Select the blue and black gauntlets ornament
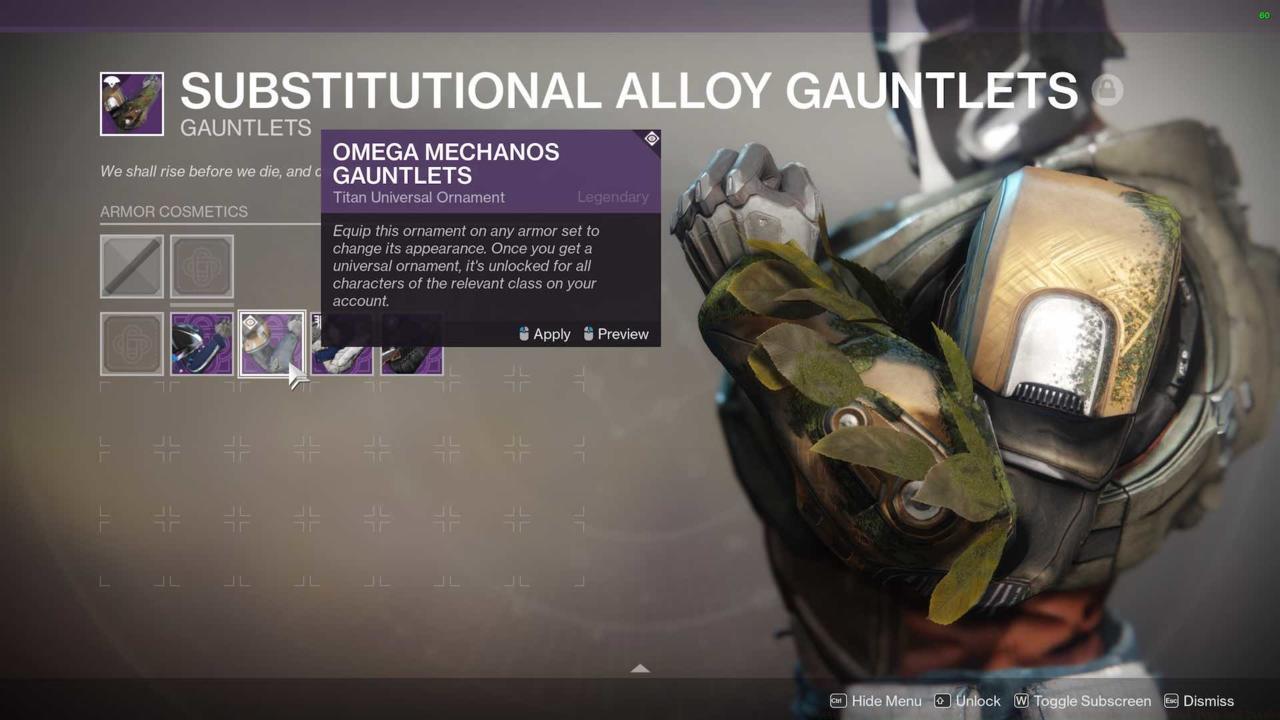The image size is (1280, 720). tap(202, 344)
